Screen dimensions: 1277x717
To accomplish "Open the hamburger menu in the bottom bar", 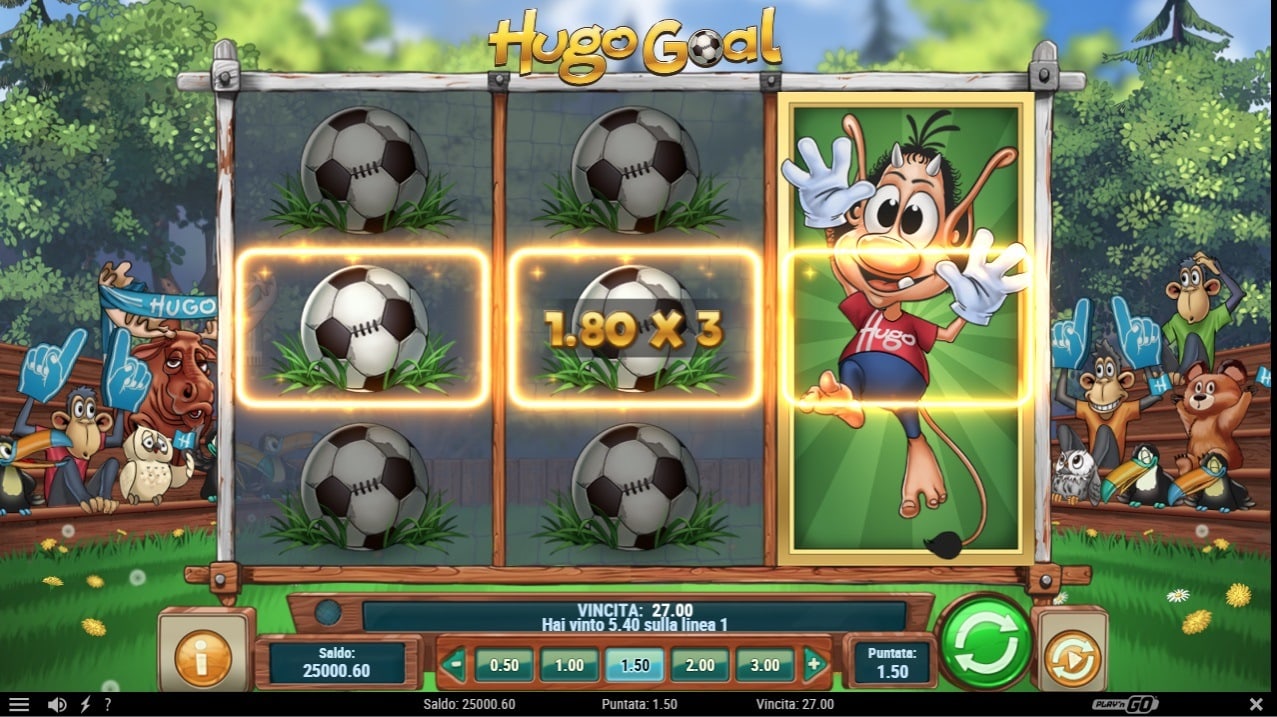I will [x=18, y=705].
